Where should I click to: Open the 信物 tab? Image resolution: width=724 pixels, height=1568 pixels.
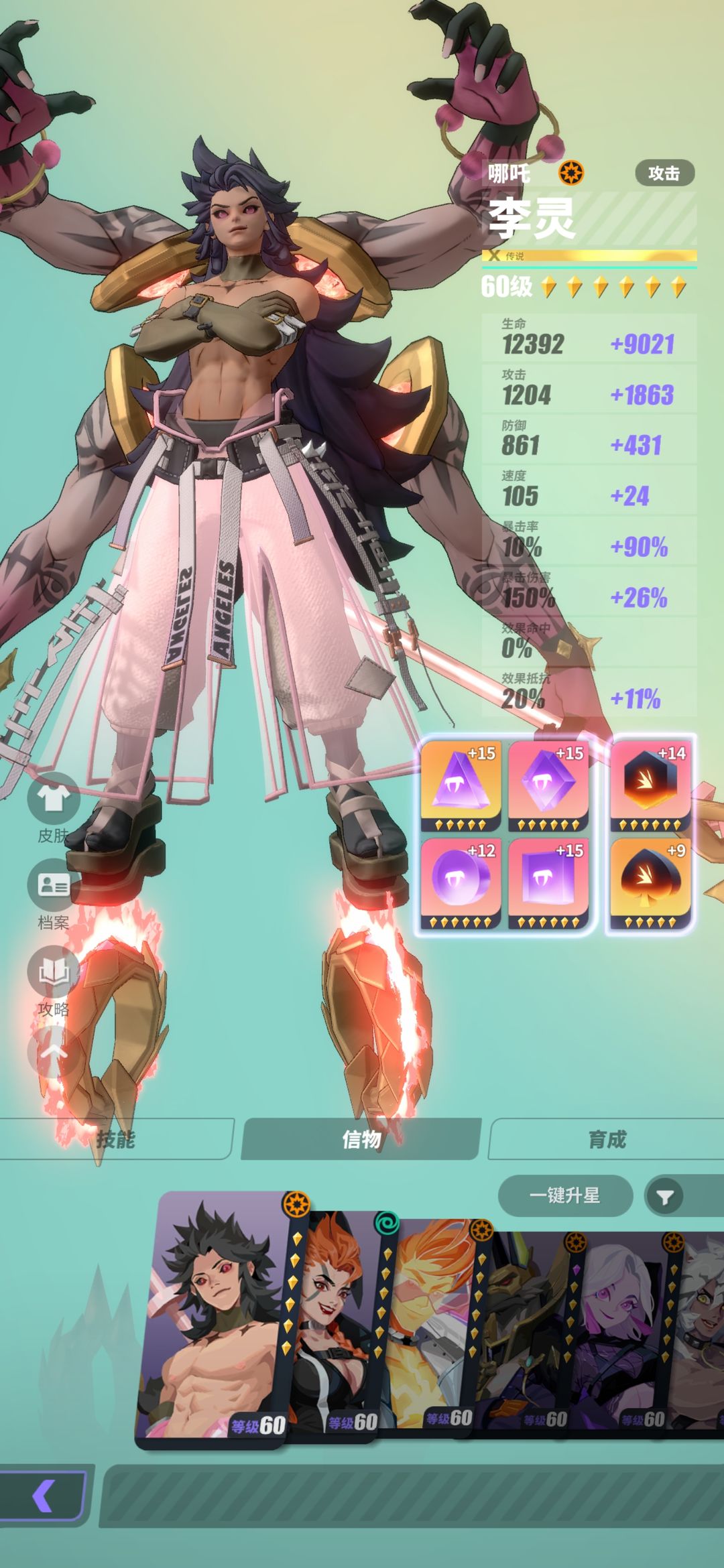click(361, 1138)
